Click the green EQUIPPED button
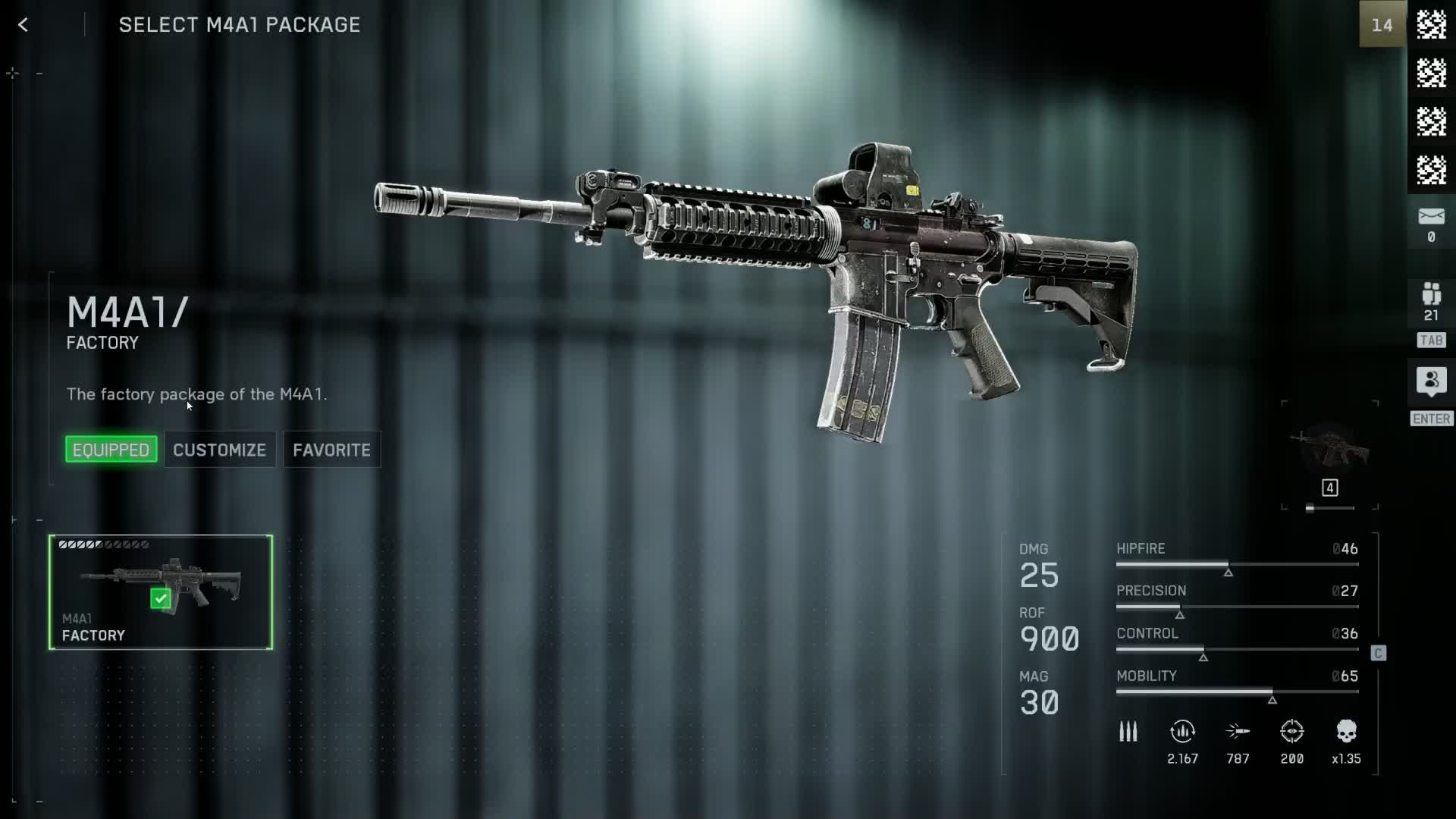Screen dimensions: 1456x819 click(111, 450)
